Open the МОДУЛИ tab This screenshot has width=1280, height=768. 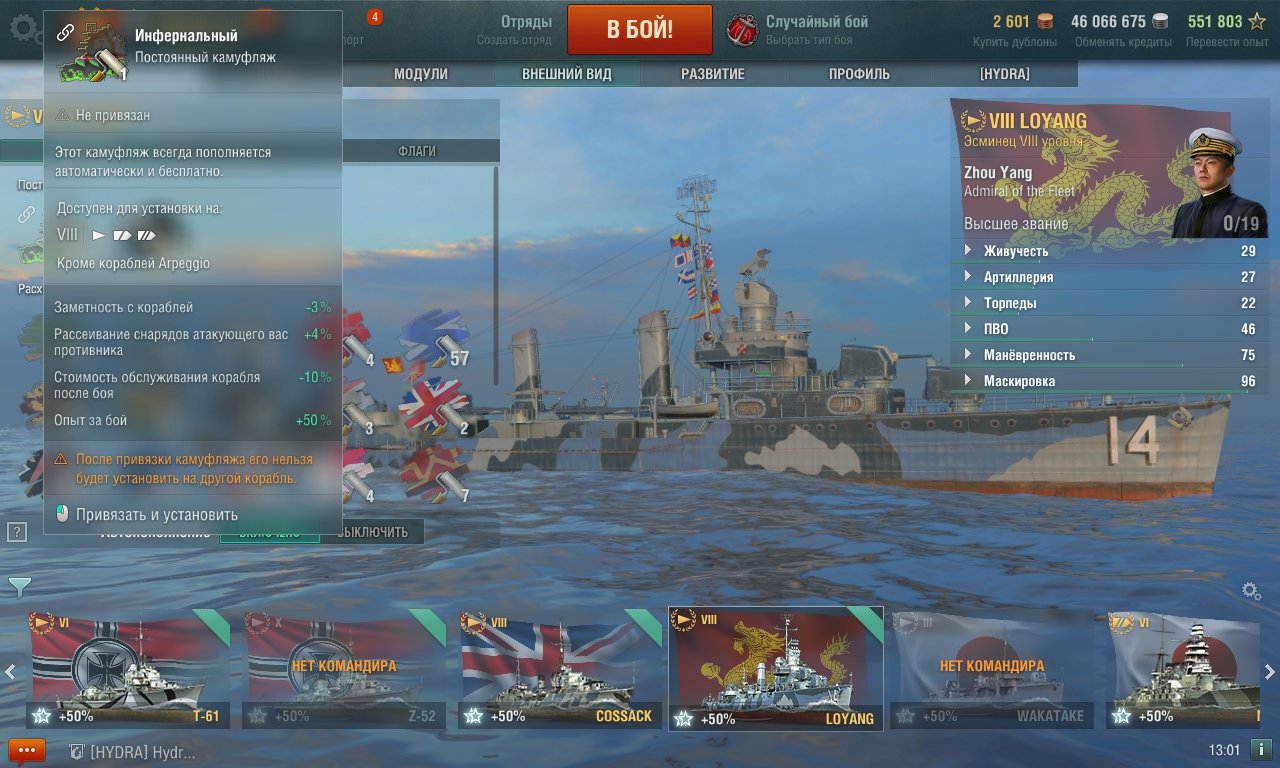tap(420, 74)
